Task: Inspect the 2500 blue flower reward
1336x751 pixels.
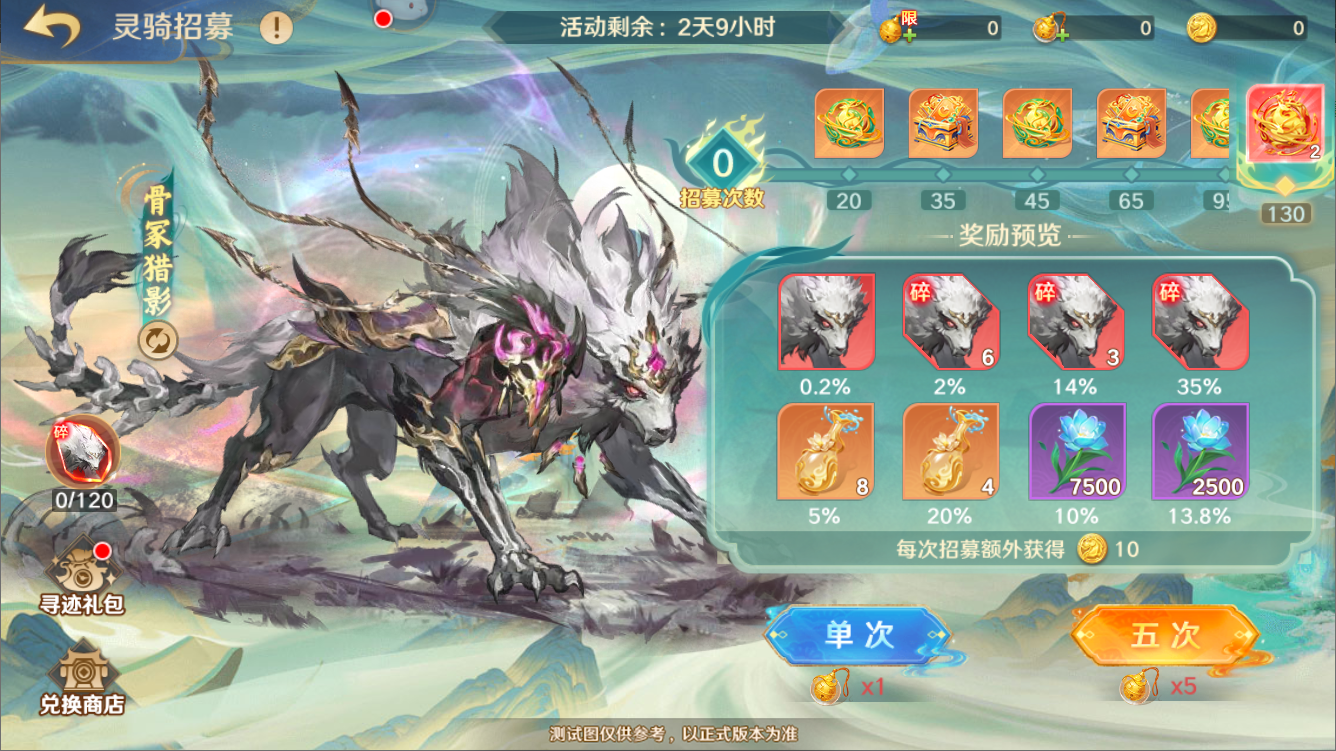Action: [1200, 451]
